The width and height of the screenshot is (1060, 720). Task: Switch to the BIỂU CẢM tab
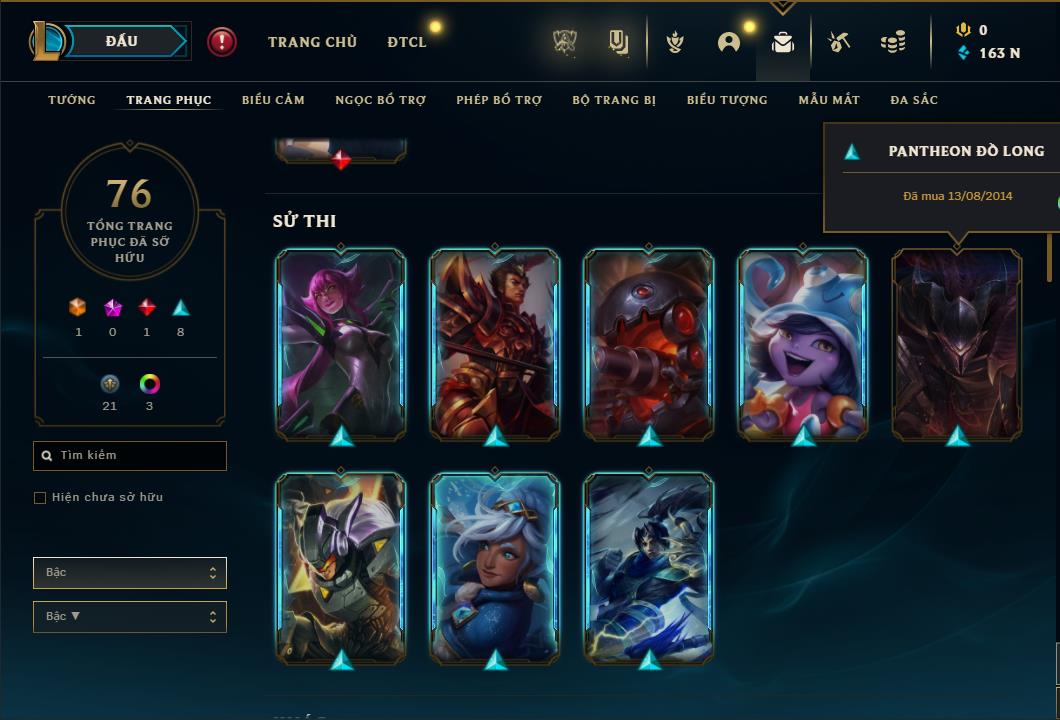[273, 100]
